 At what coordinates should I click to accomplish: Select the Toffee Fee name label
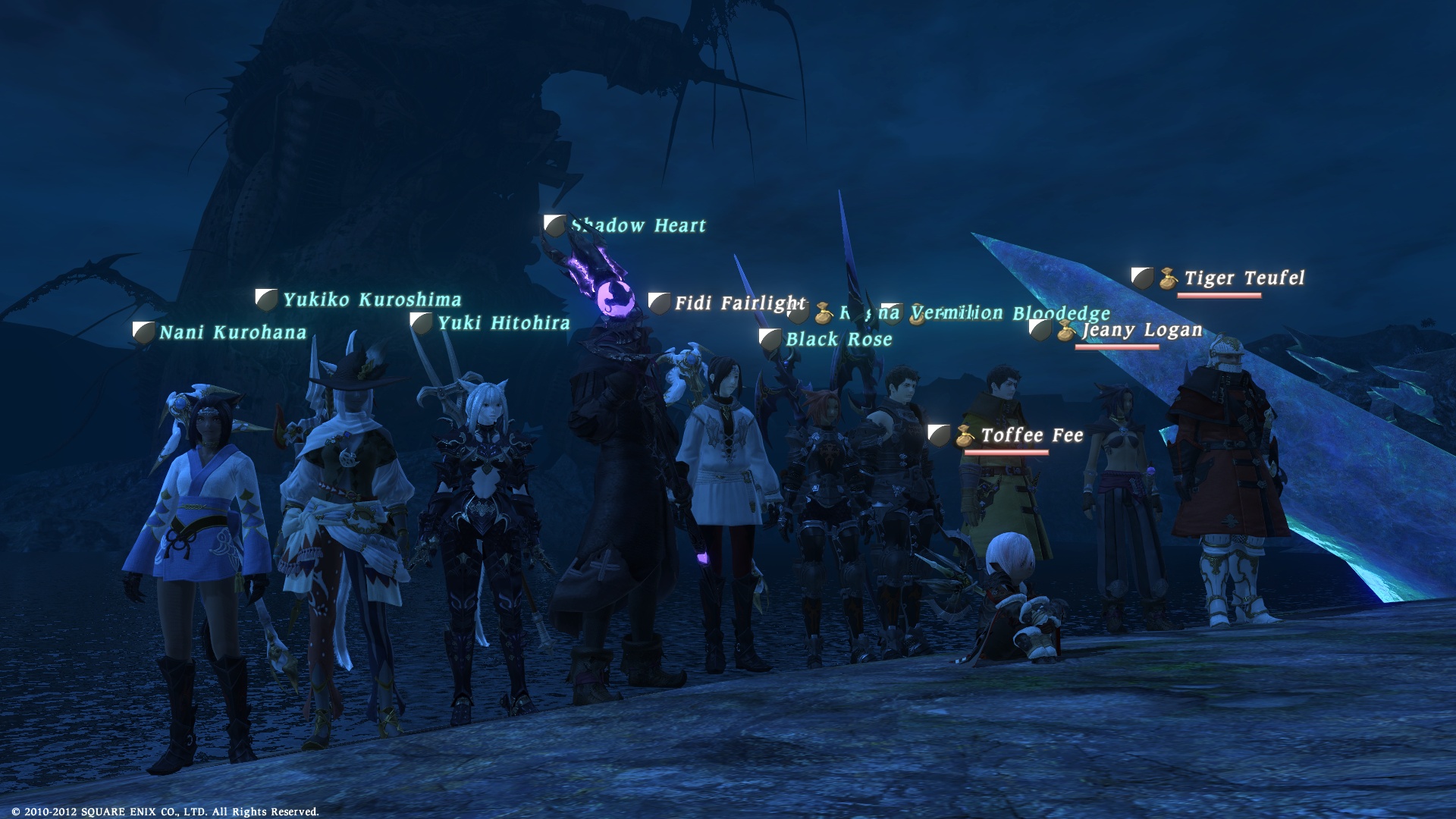[1032, 435]
